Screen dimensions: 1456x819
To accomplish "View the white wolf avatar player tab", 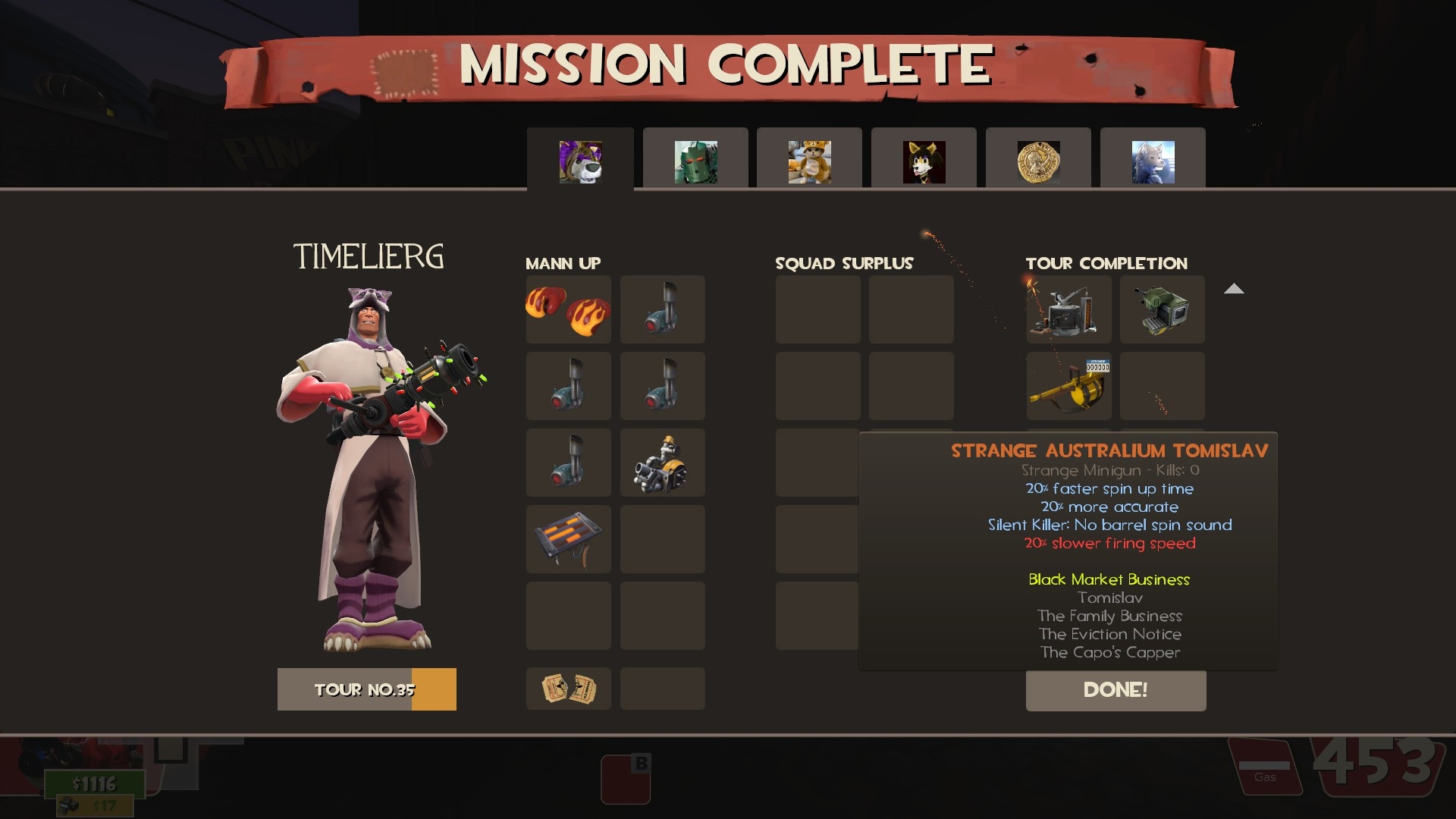I will click(1153, 162).
